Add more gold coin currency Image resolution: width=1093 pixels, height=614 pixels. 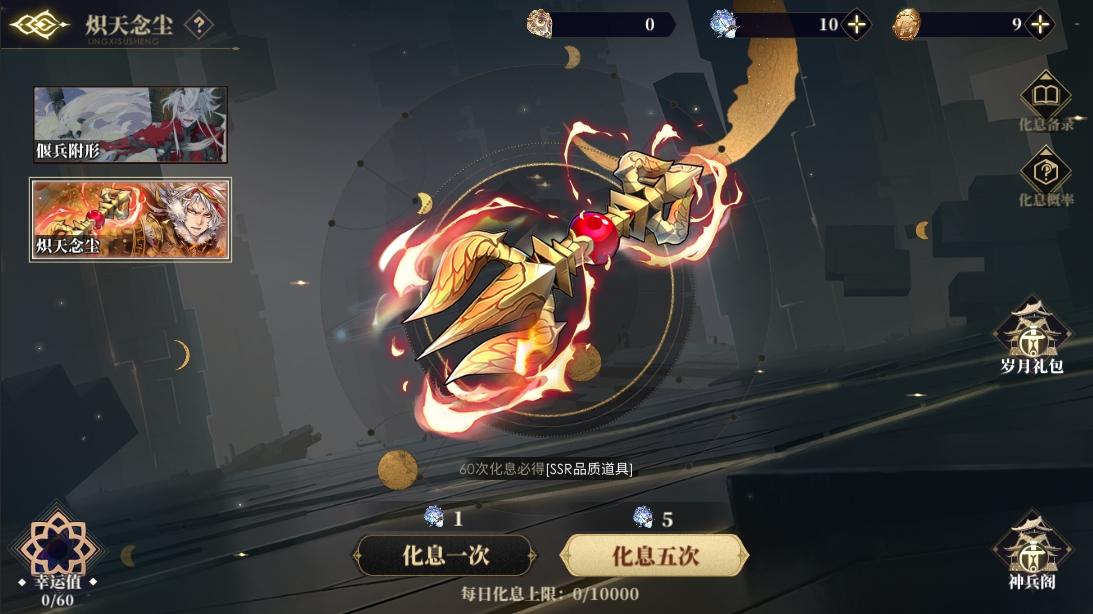pos(1040,25)
